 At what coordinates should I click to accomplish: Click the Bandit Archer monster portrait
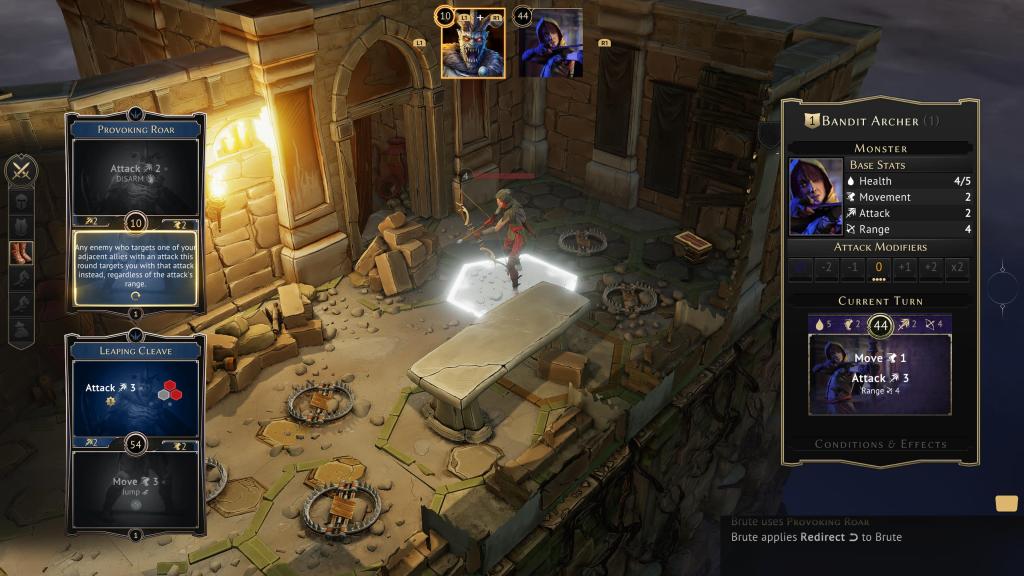(815, 196)
